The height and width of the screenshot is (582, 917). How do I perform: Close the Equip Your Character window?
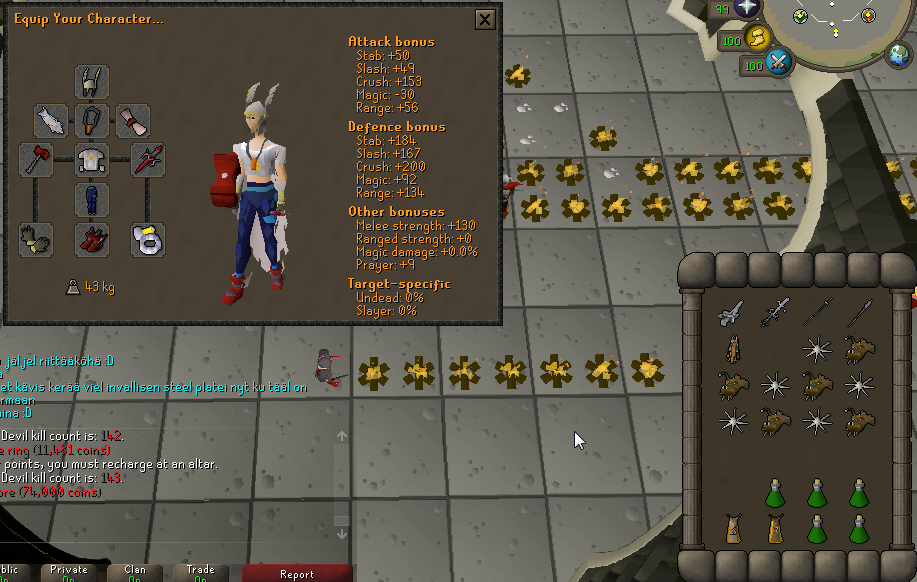[485, 19]
